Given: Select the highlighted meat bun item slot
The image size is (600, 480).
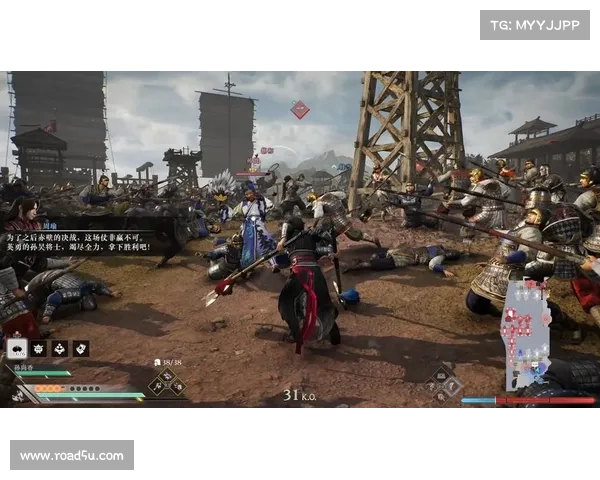Looking at the screenshot, I should pyautogui.click(x=18, y=348).
